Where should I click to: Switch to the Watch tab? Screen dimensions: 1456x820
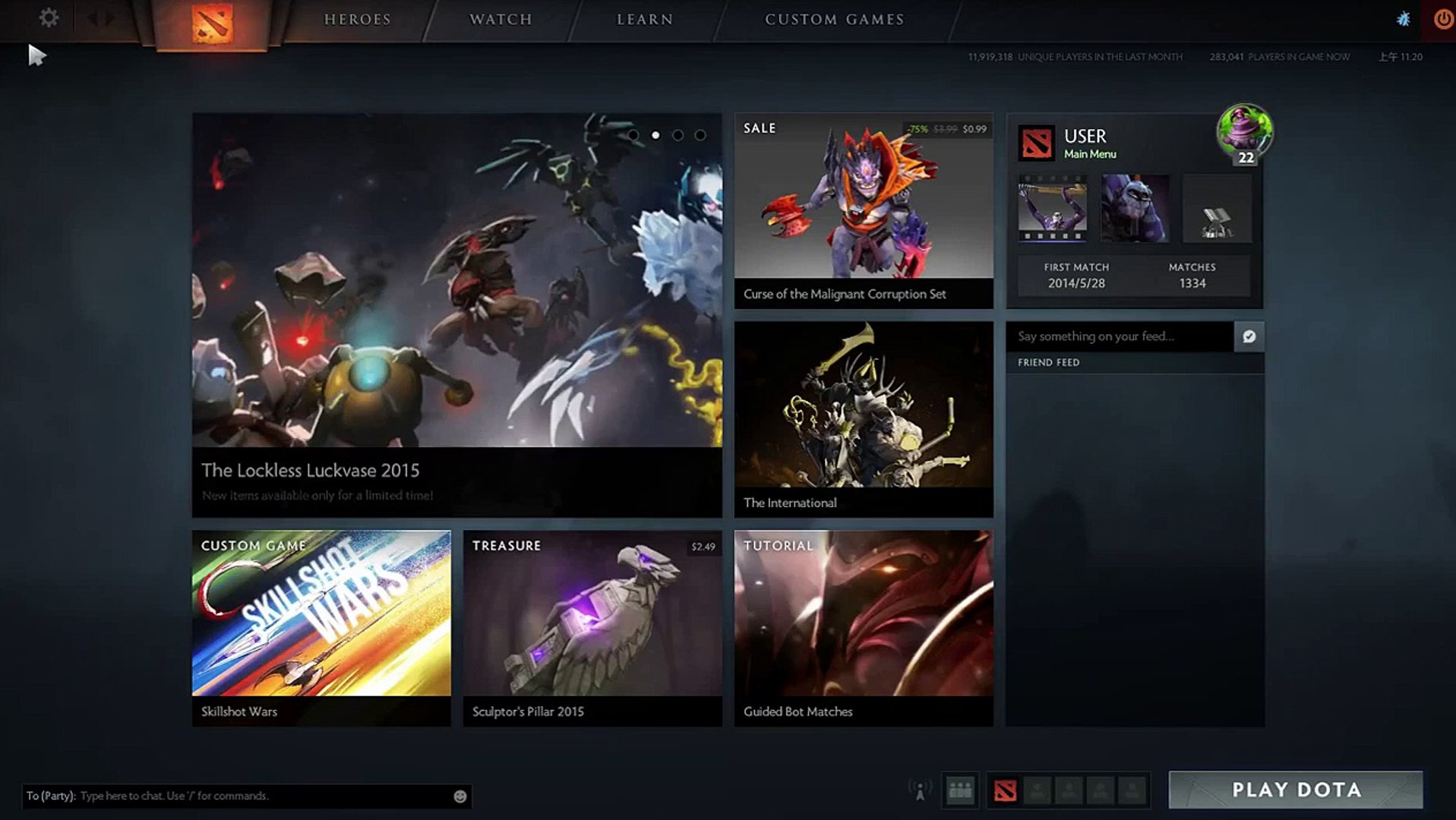coord(501,20)
